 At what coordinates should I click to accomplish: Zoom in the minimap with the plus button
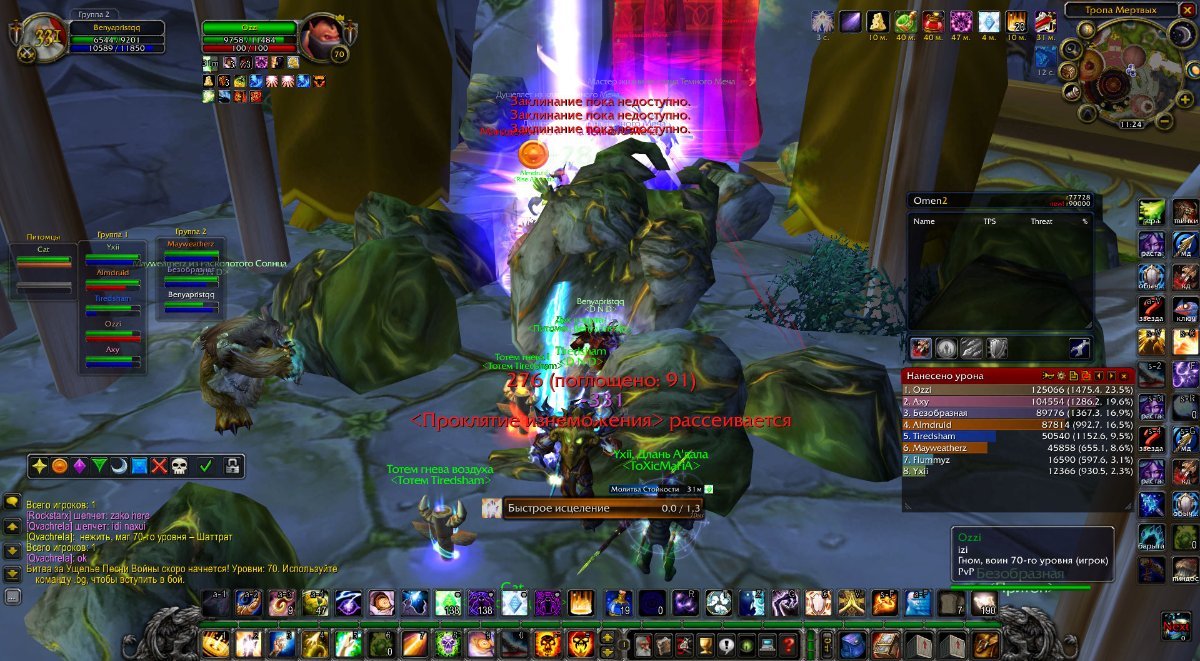(1182, 98)
